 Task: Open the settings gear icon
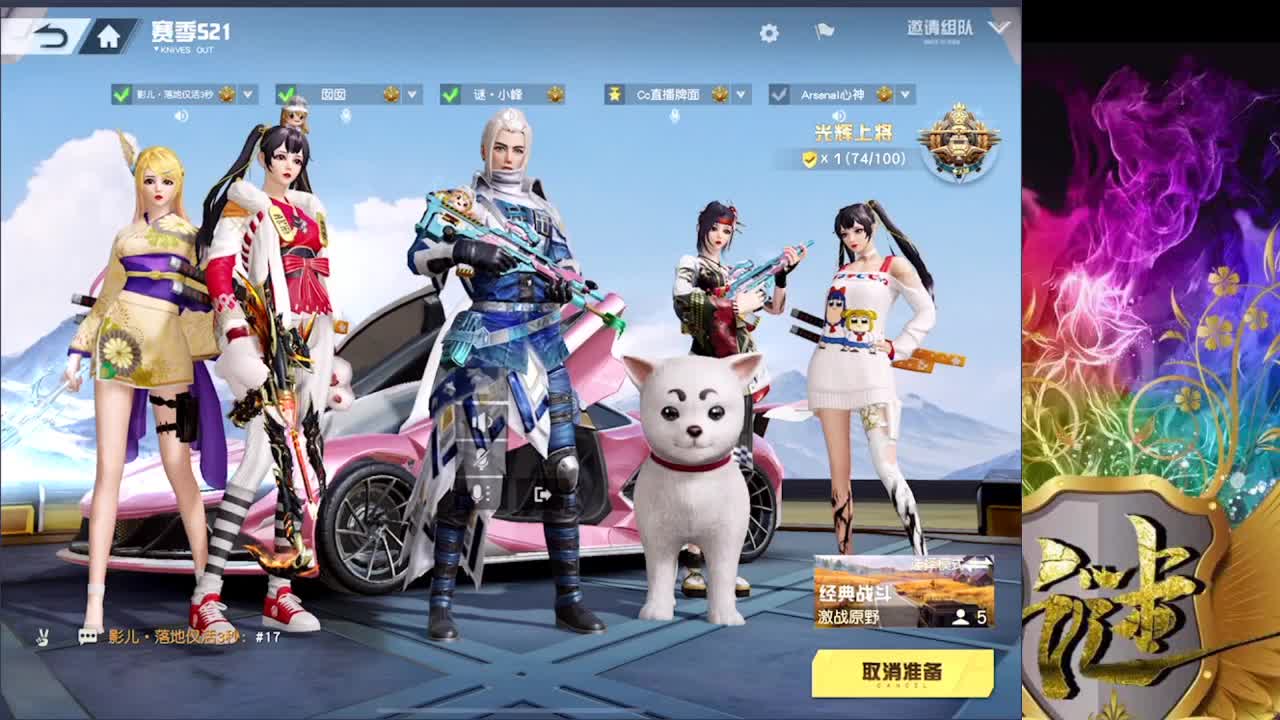767,32
